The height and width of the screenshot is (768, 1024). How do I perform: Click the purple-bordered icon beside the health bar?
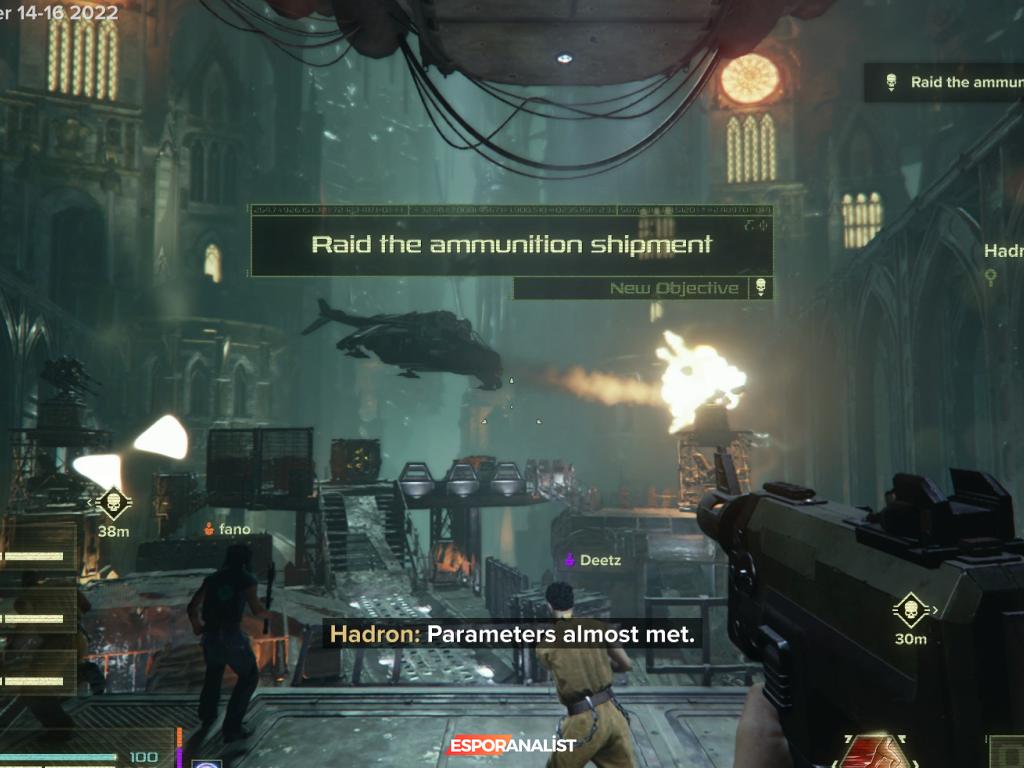207,764
